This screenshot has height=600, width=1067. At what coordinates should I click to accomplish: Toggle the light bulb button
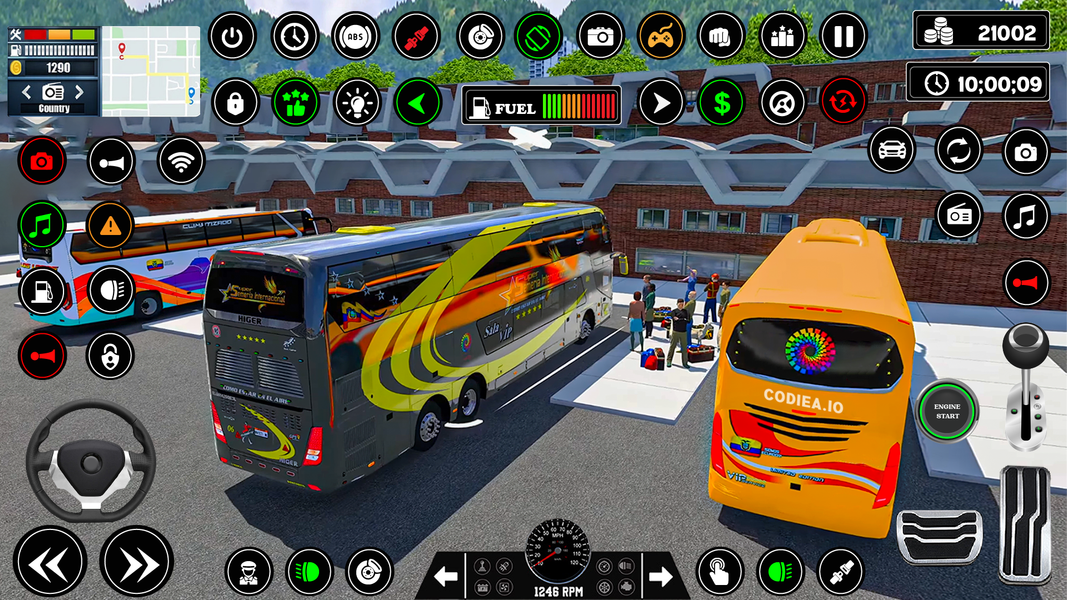[x=356, y=101]
